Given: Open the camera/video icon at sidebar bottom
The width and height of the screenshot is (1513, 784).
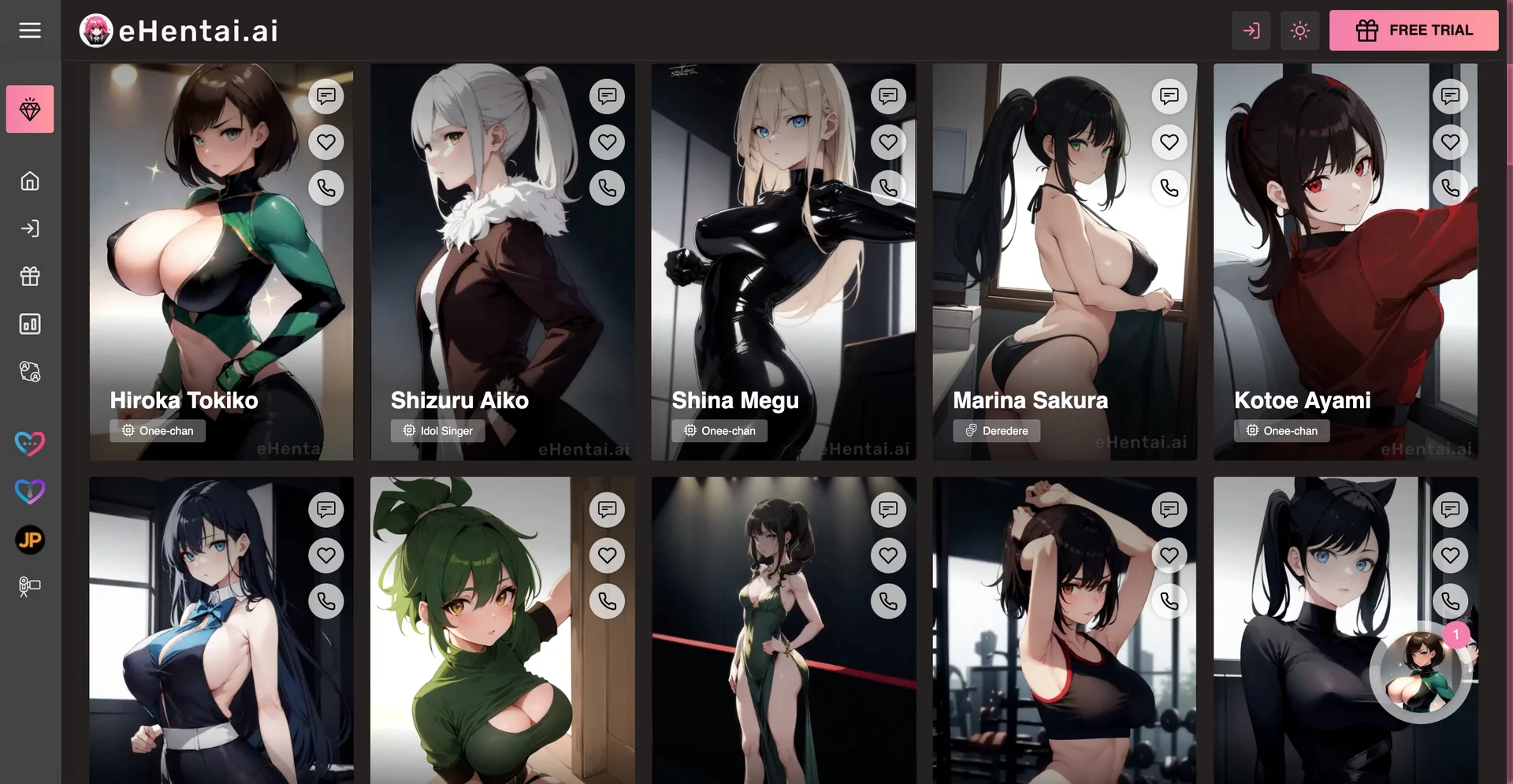Looking at the screenshot, I should pyautogui.click(x=30, y=585).
